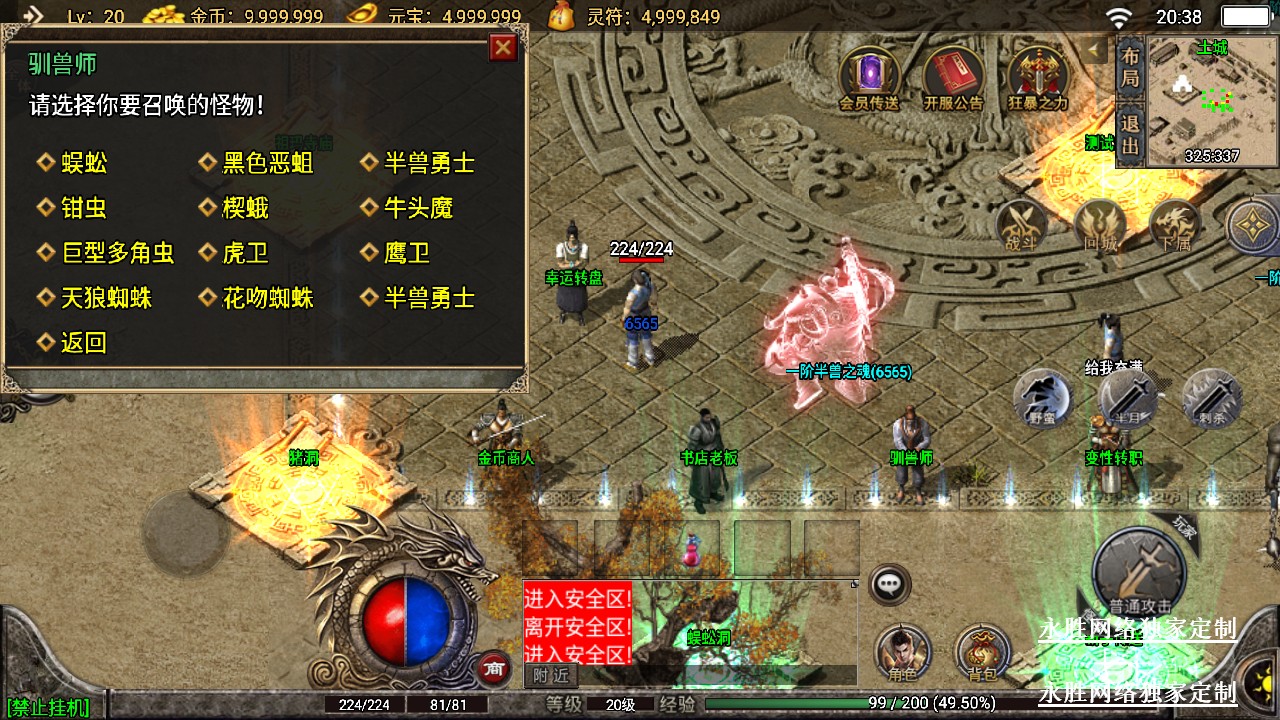Pick 钳虫 from the summon list
1280x720 pixels.
coord(84,208)
